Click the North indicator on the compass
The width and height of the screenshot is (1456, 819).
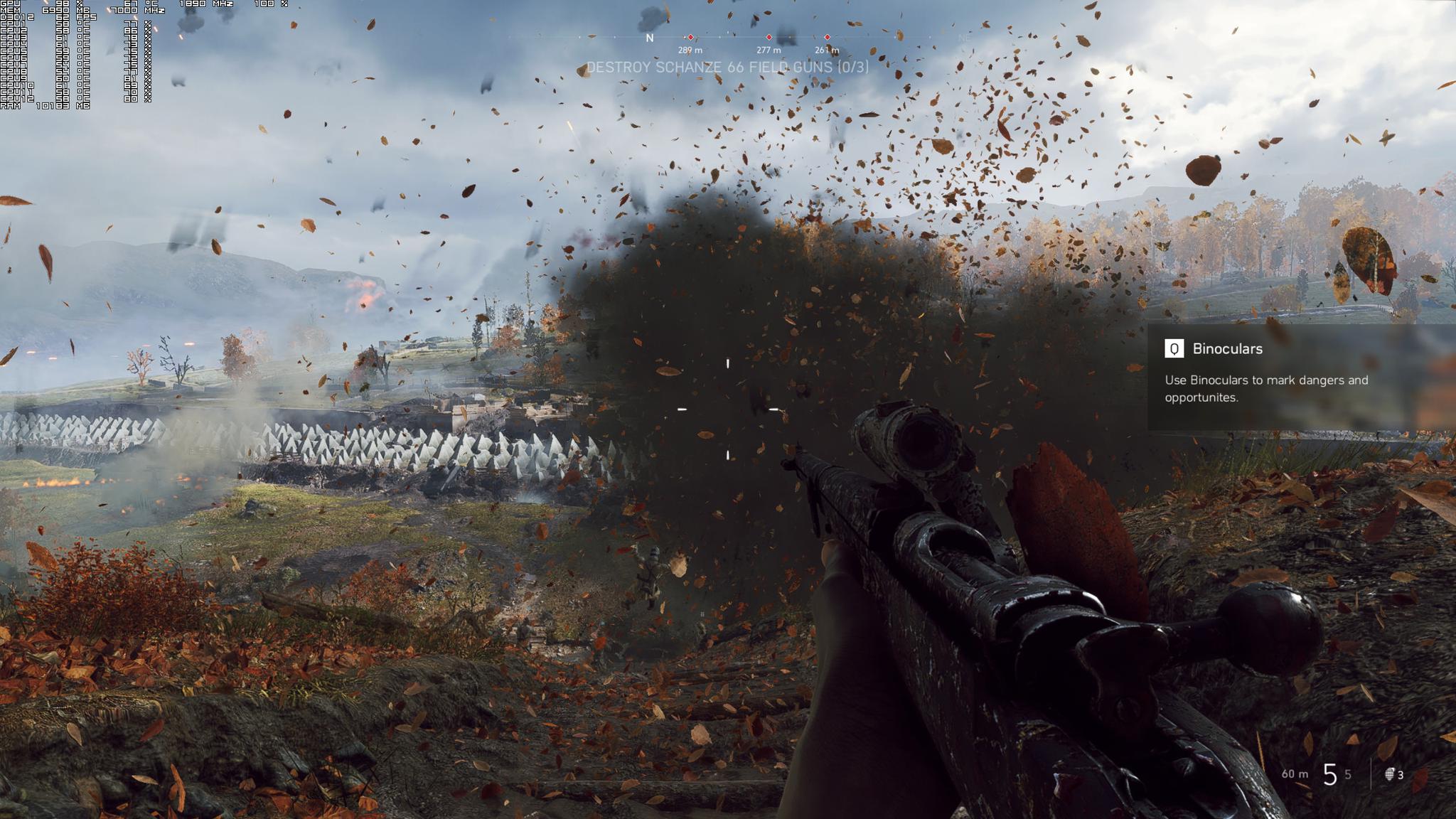(649, 38)
